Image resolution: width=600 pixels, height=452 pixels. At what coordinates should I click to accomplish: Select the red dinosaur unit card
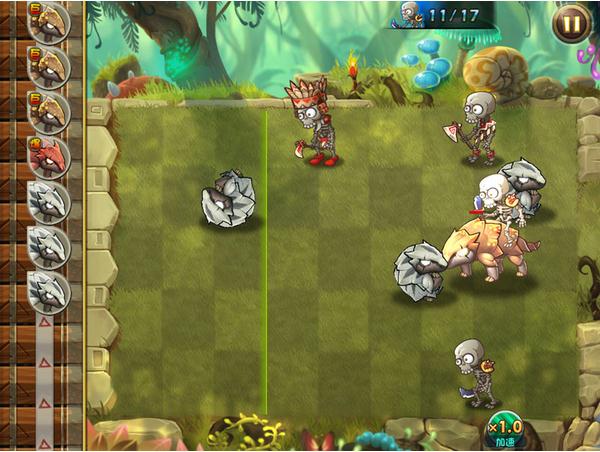48,156
